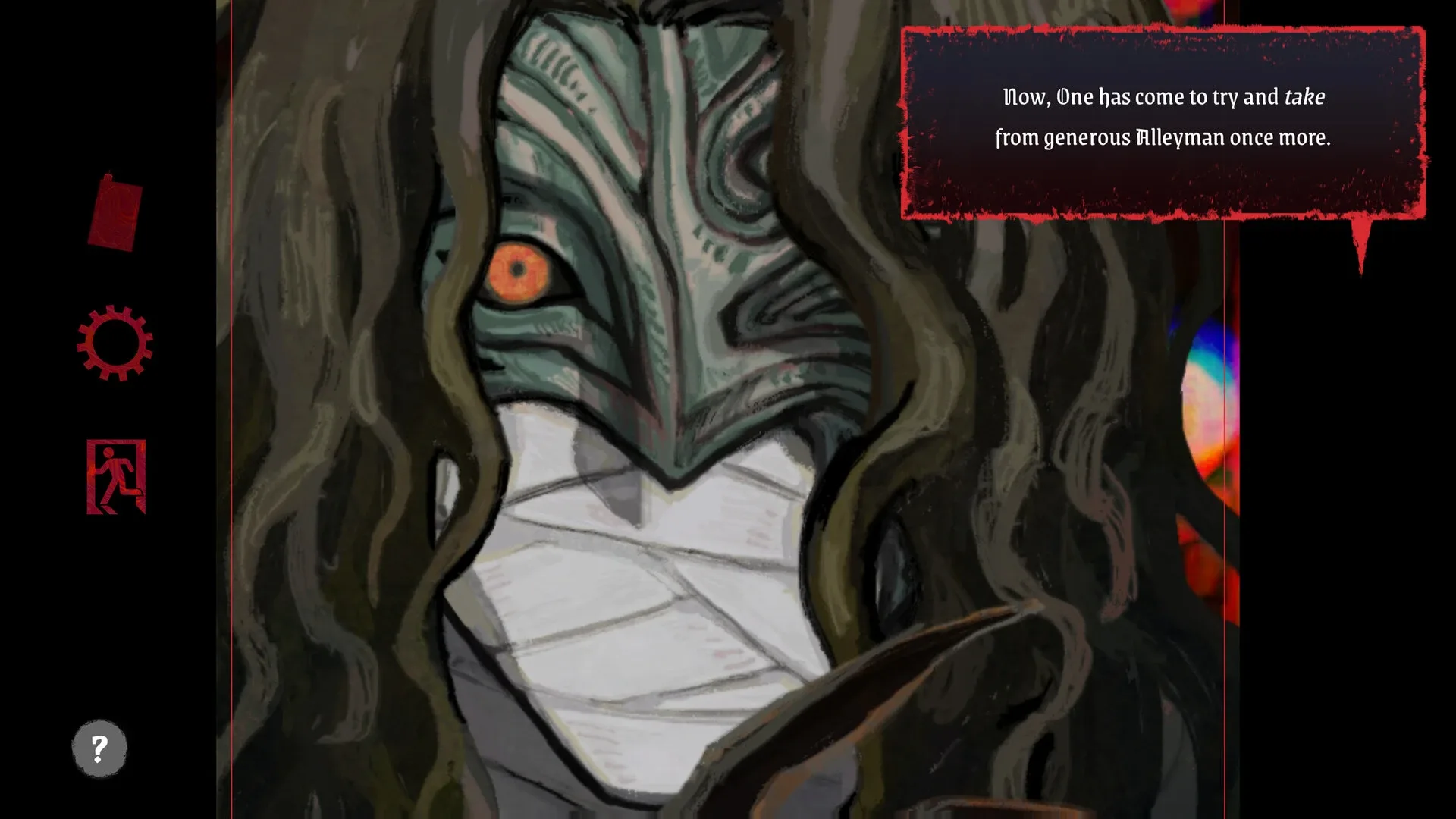Click the dialogue box to advance the story
This screenshot has height=819, width=1456.
tap(1160, 121)
